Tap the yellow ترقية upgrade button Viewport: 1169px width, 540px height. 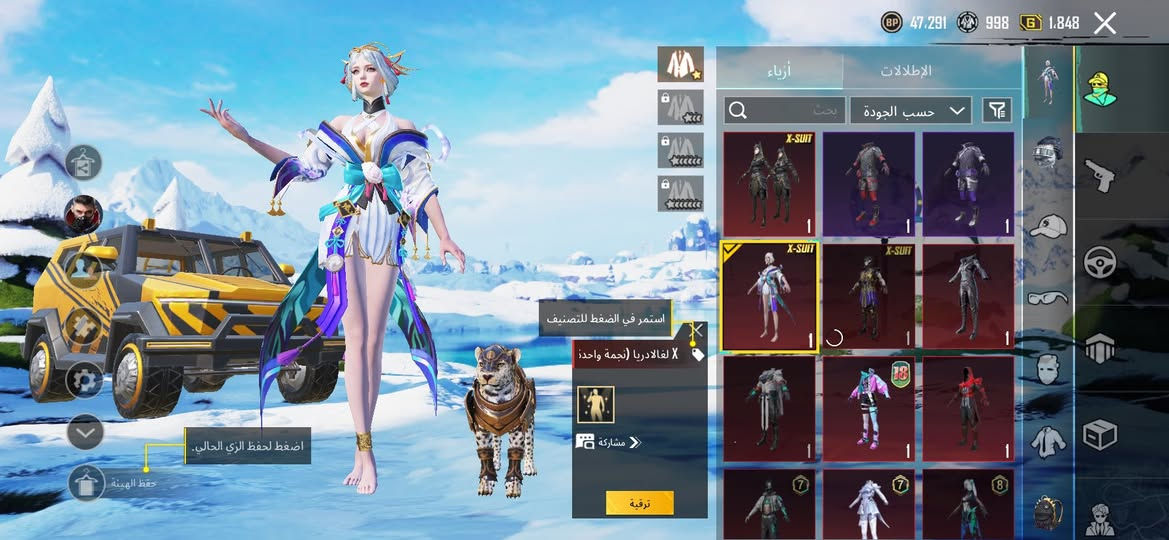639,503
